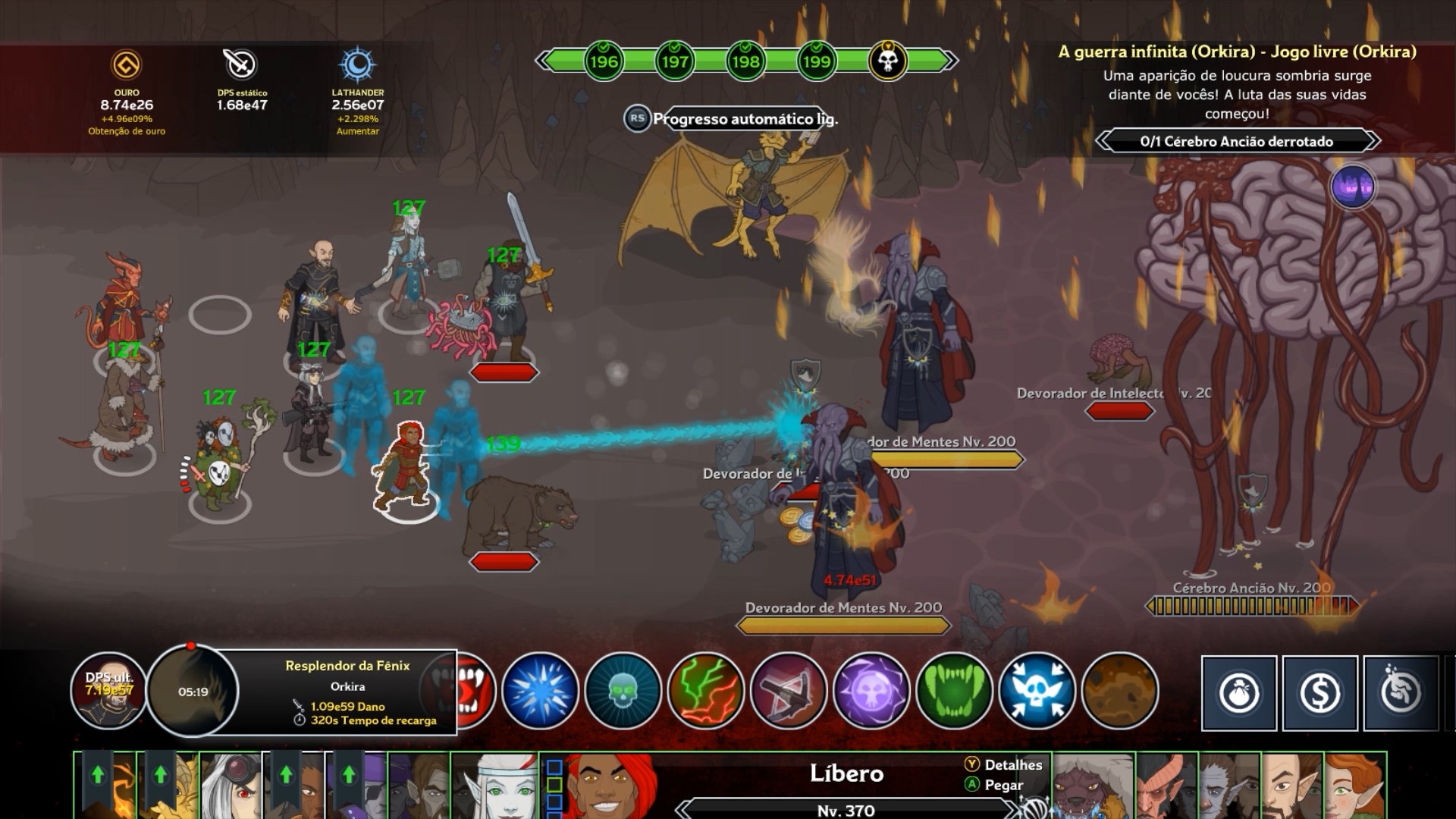Fire the crossbow ultimate ability
This screenshot has width=1456, height=819.
coord(789,692)
